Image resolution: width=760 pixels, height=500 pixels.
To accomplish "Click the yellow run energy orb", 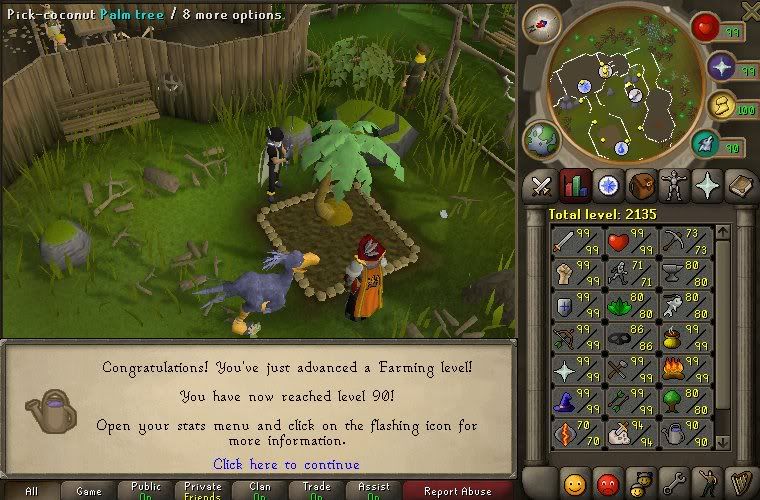I will click(721, 105).
